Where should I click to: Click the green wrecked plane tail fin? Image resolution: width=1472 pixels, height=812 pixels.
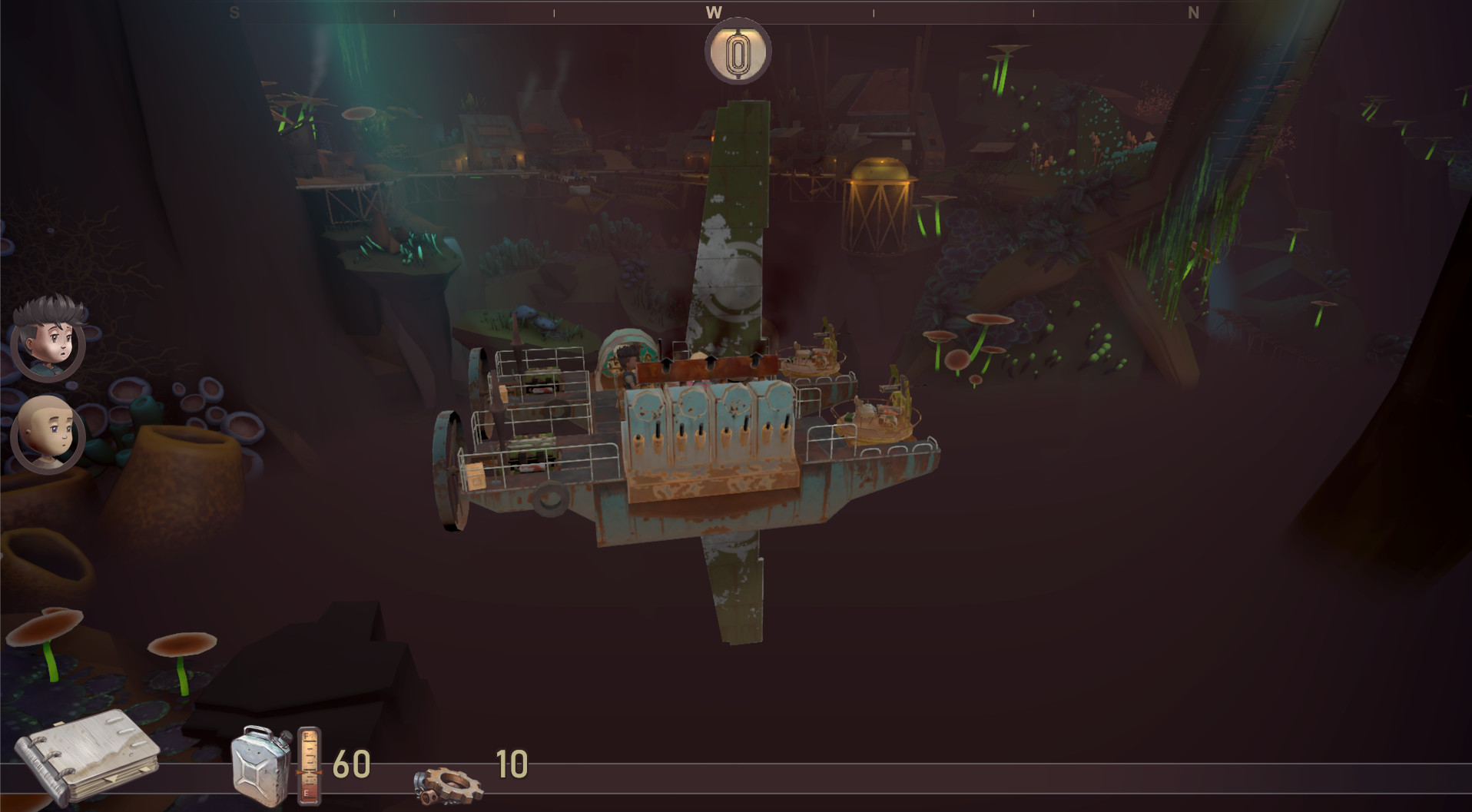[738, 192]
